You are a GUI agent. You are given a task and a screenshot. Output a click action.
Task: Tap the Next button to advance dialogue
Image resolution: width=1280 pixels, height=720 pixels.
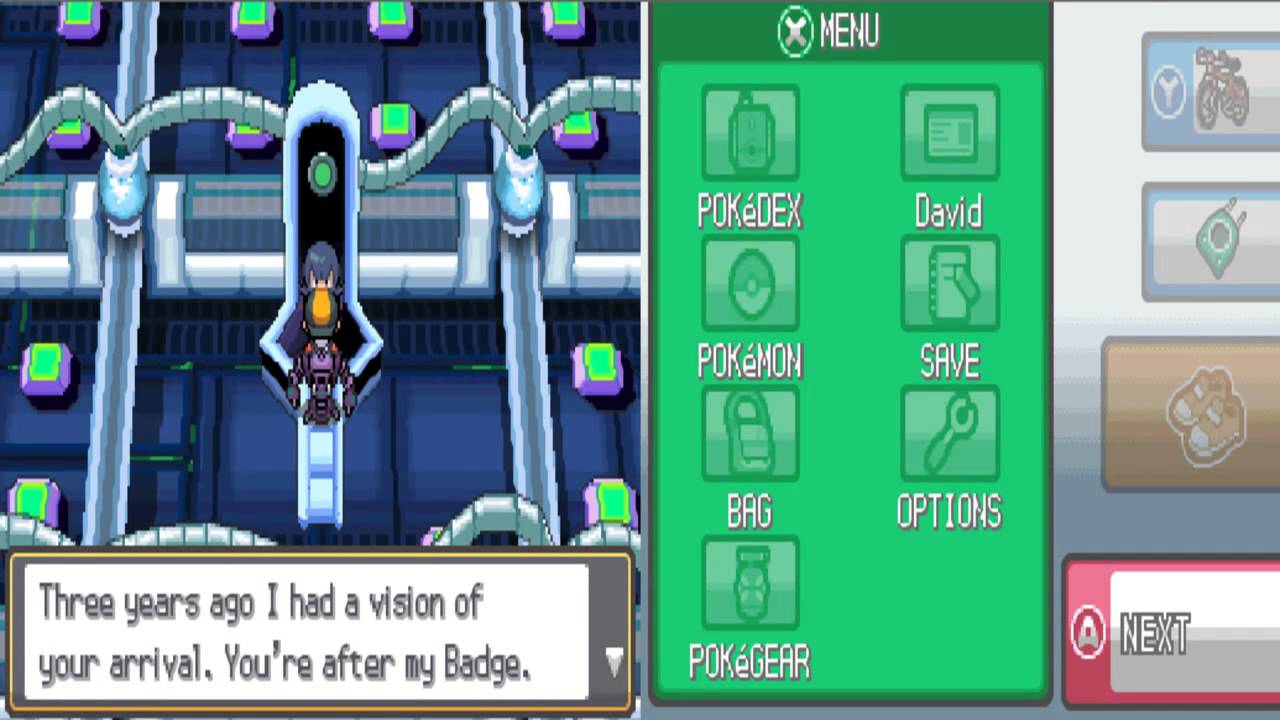click(1170, 632)
